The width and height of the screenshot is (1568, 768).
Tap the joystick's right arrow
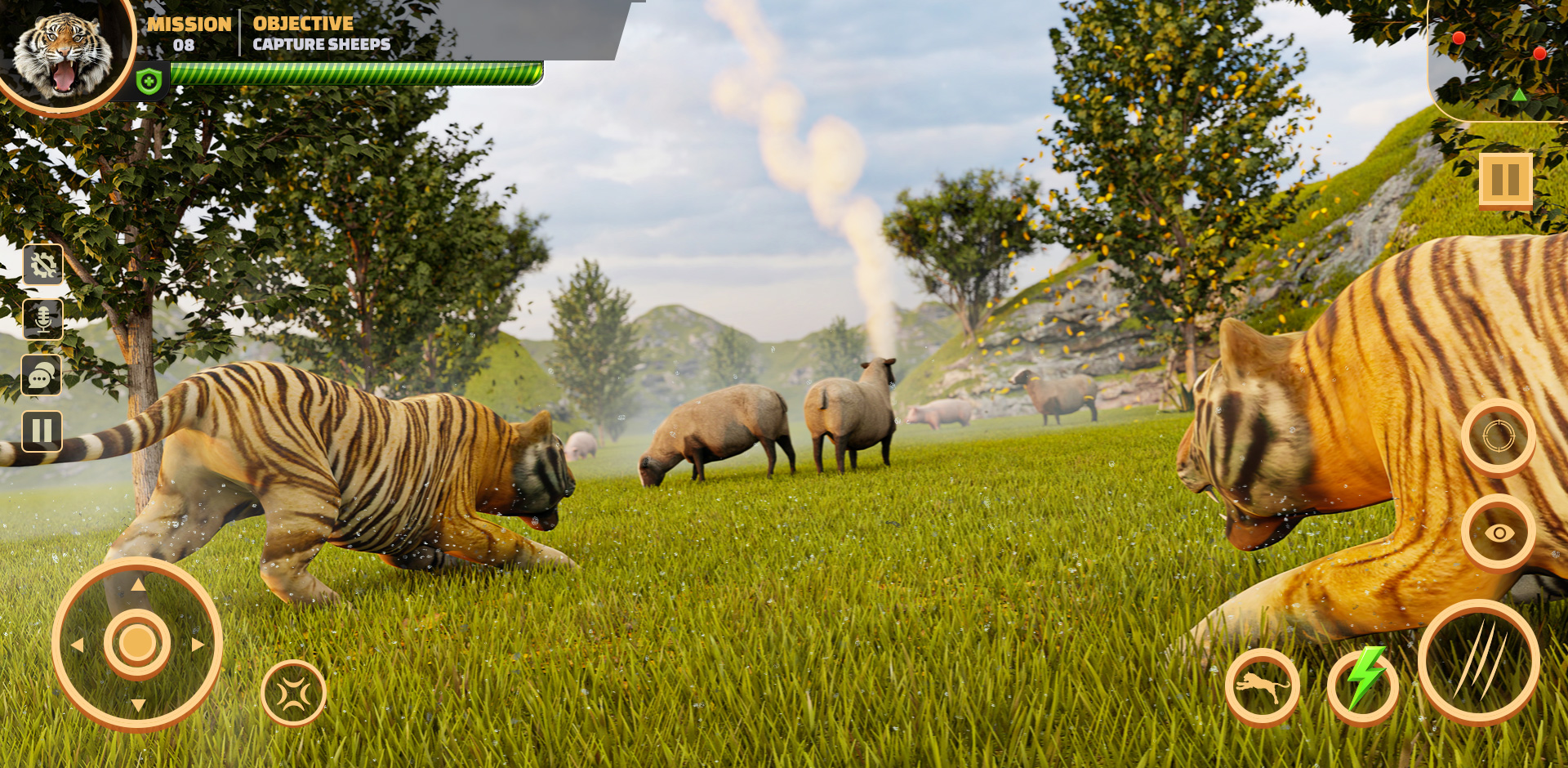coord(198,645)
